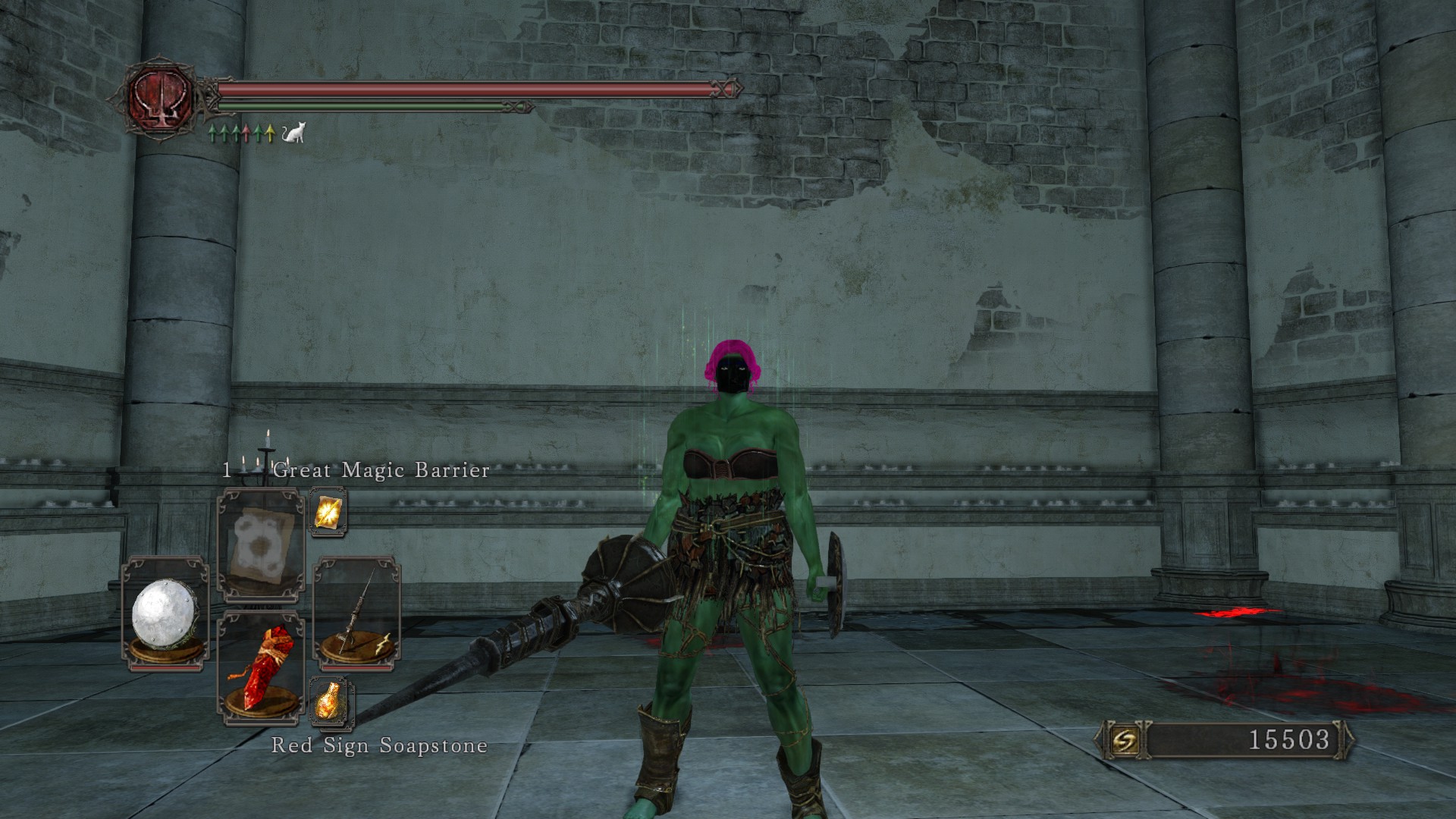Choose the thin spear weapon slot
The image size is (1456, 819).
point(356,614)
